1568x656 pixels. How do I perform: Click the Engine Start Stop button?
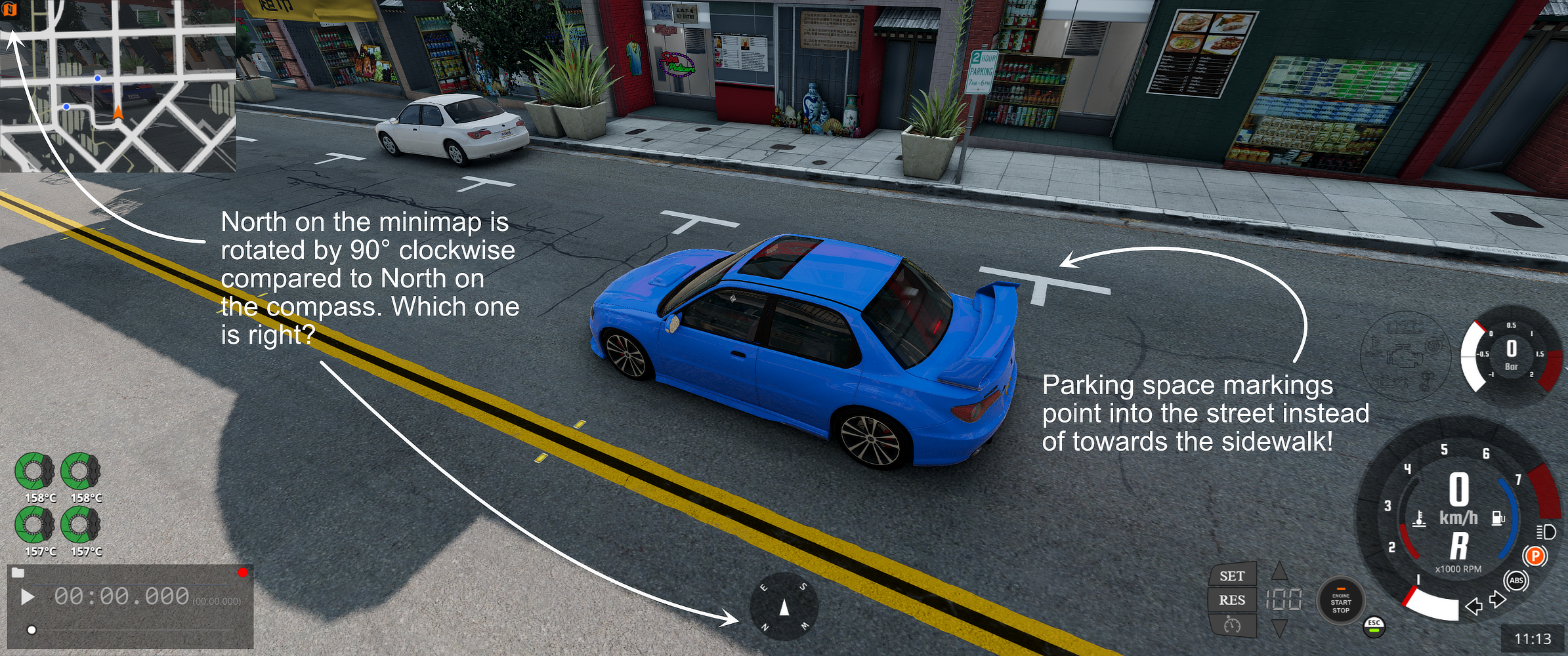coord(1340,602)
